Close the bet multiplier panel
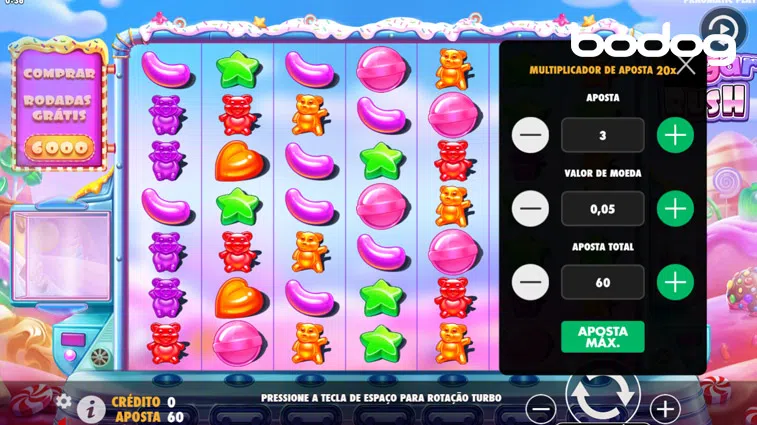The width and height of the screenshot is (757, 425). point(686,65)
